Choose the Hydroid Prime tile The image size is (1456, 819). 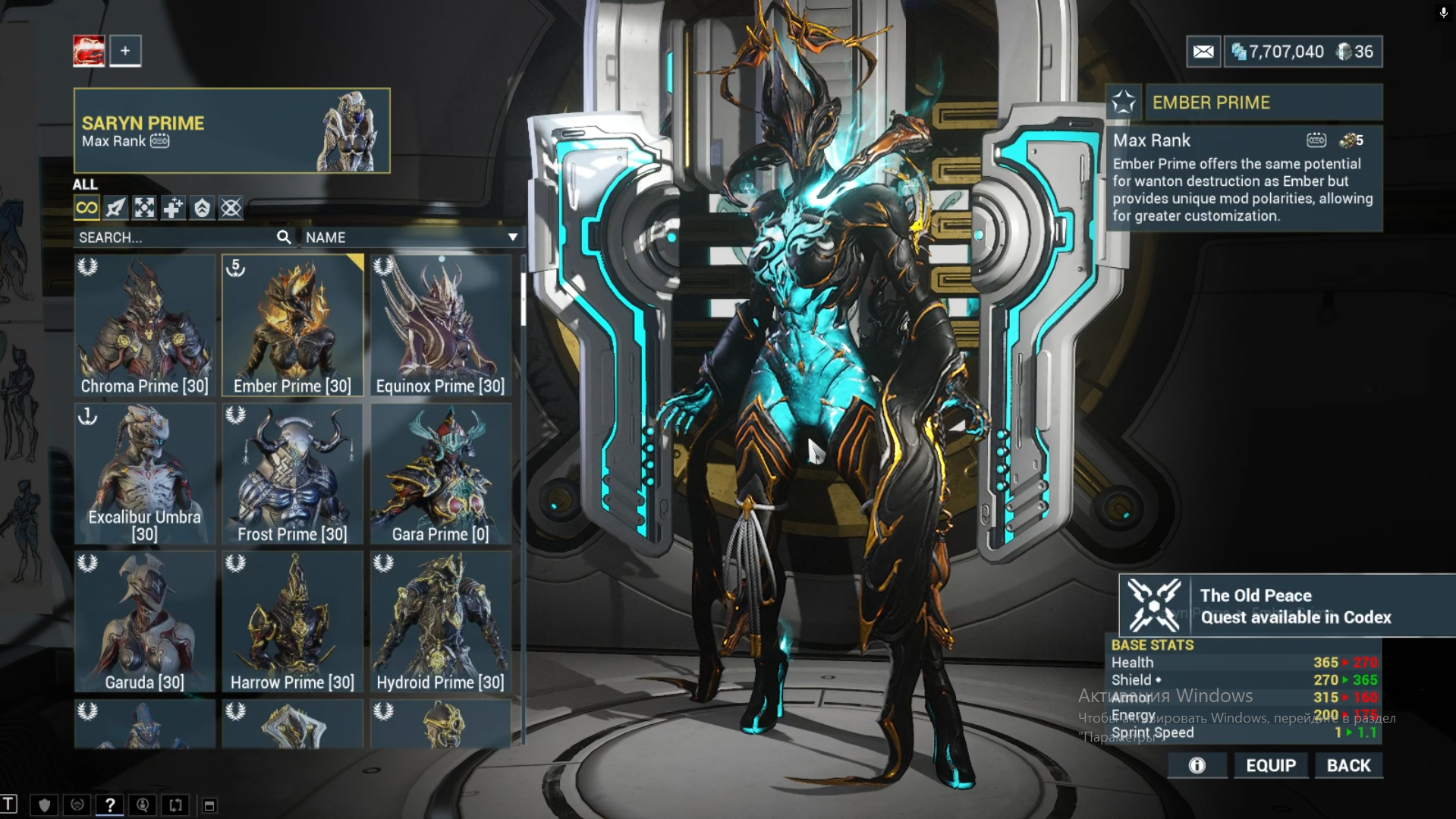click(440, 622)
